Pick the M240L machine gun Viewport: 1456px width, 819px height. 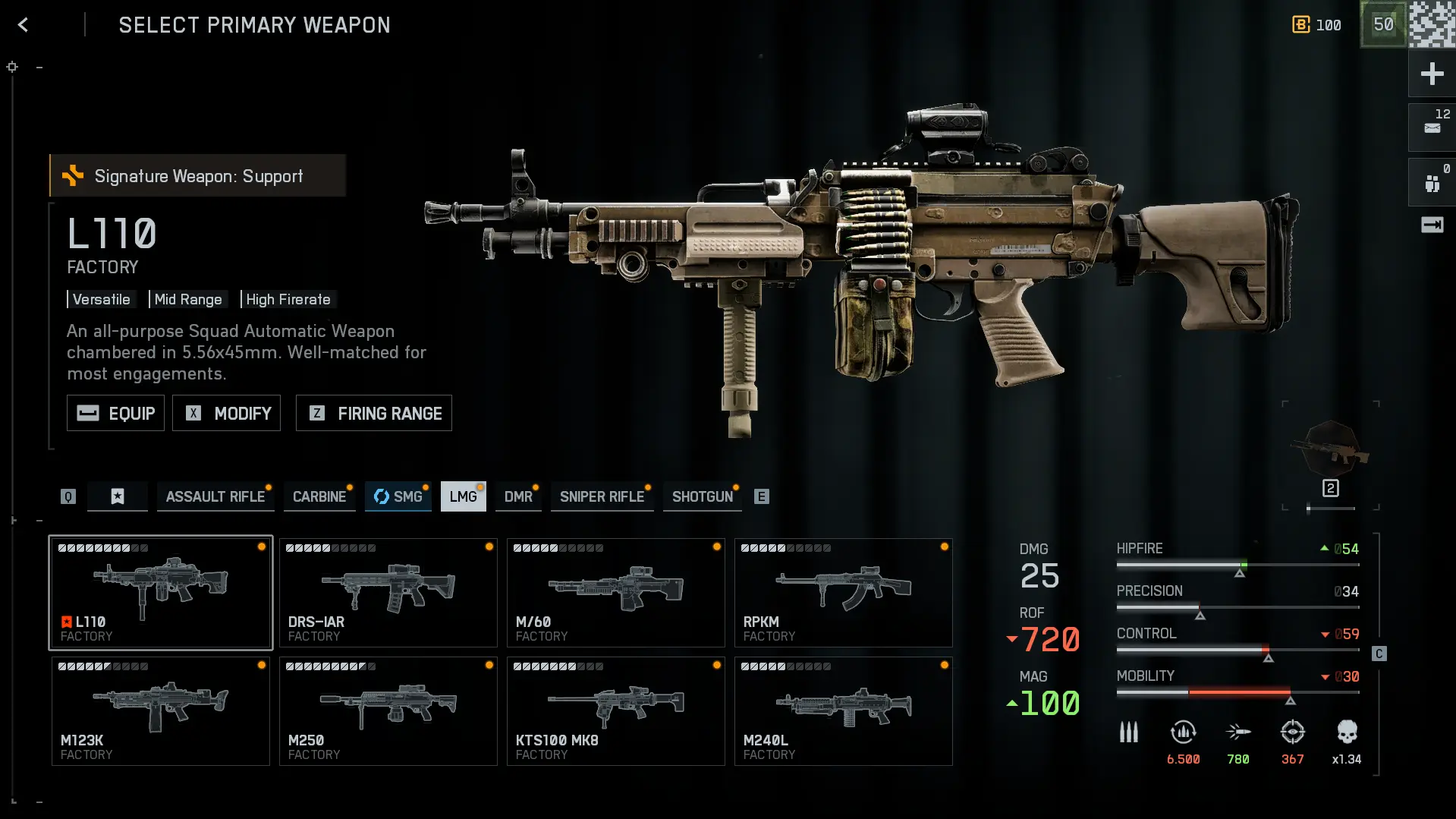pos(844,711)
